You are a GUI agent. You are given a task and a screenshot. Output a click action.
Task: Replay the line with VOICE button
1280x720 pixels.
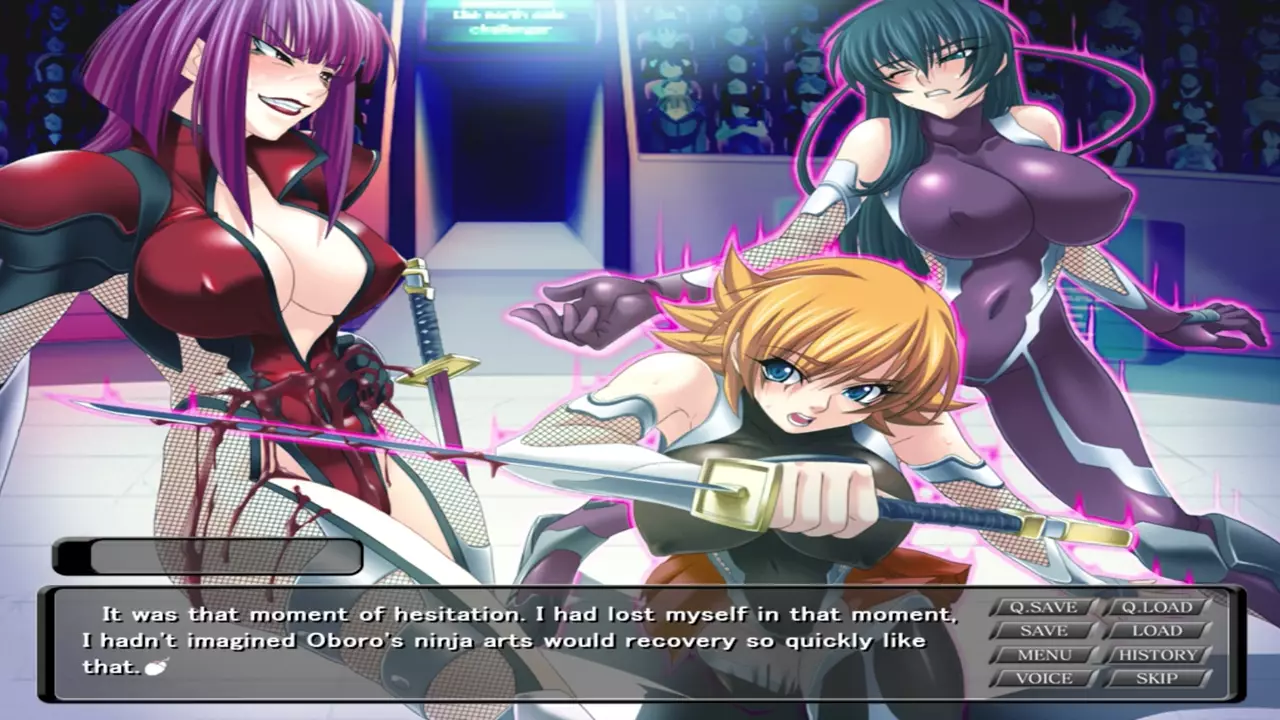click(x=1043, y=678)
